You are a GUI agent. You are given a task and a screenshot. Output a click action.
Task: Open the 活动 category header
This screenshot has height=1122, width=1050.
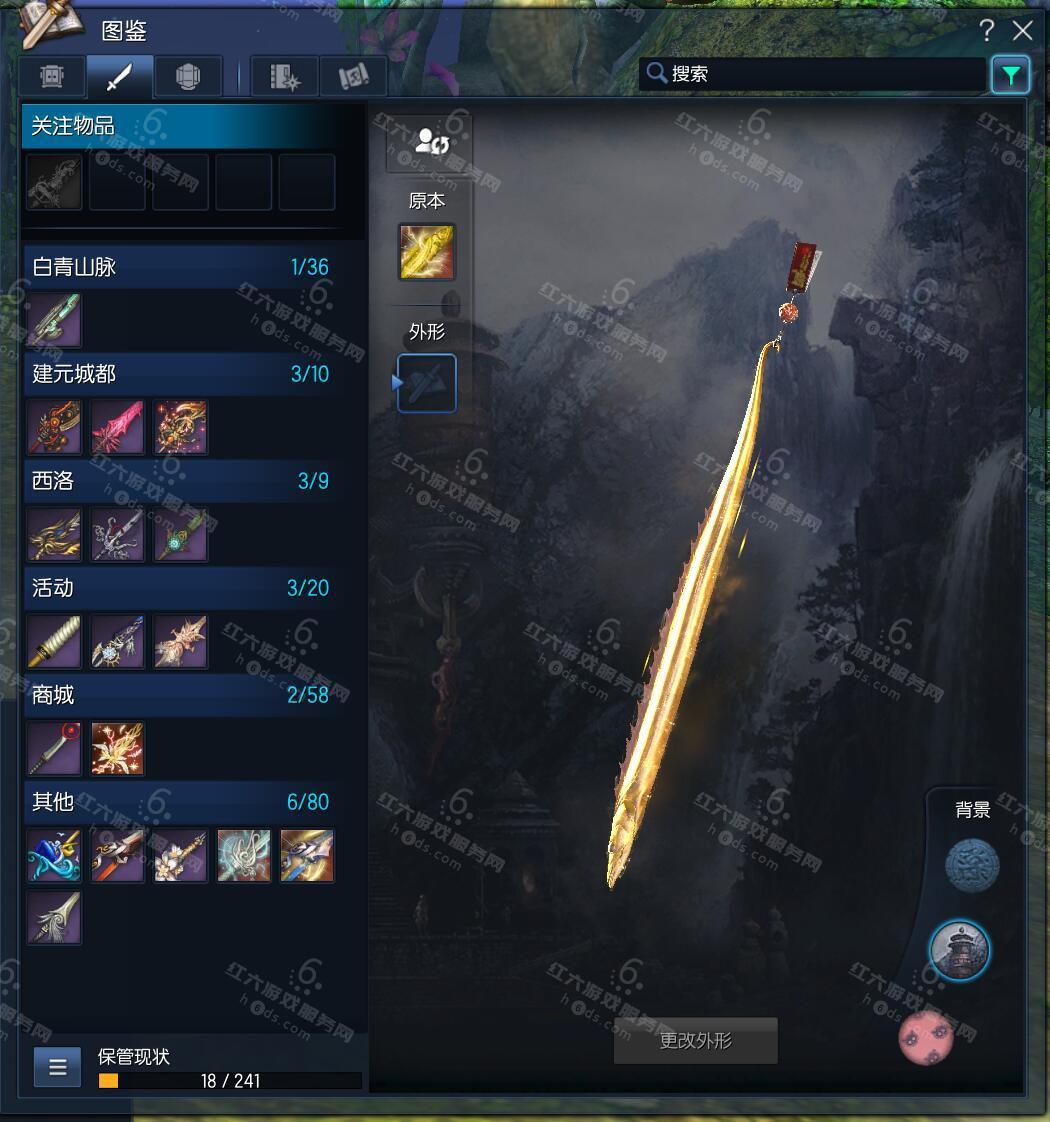[180, 588]
